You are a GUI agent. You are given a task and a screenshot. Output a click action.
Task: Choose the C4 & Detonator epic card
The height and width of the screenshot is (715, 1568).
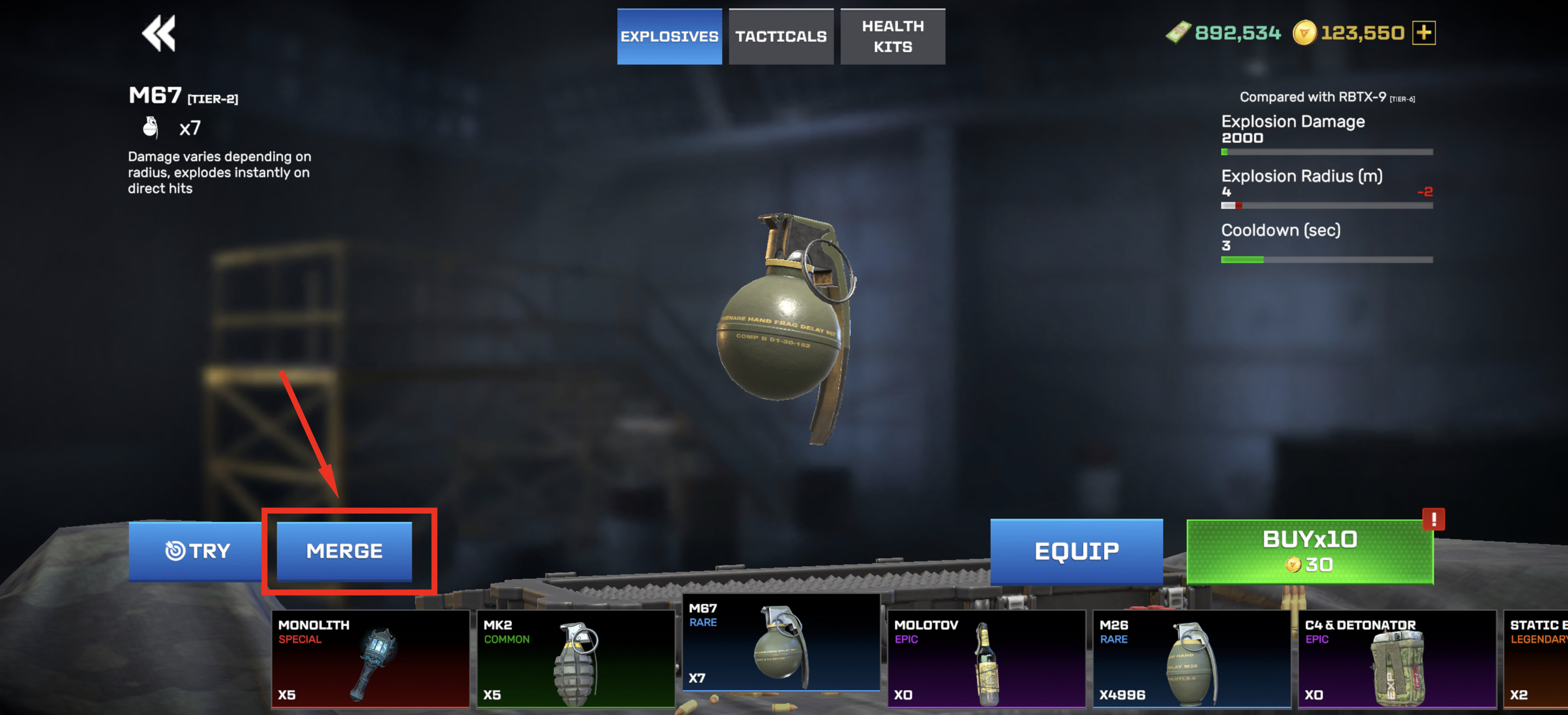1396,658
